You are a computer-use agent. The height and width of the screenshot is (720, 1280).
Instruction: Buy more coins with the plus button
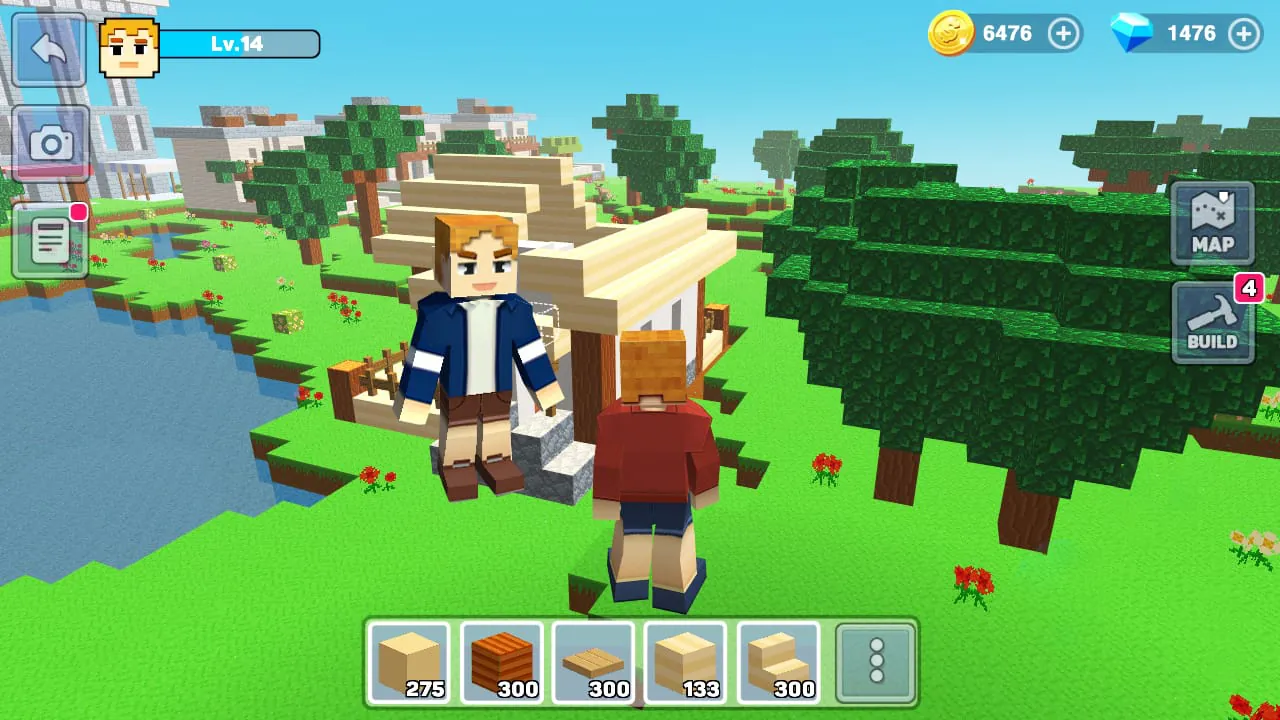click(1063, 33)
